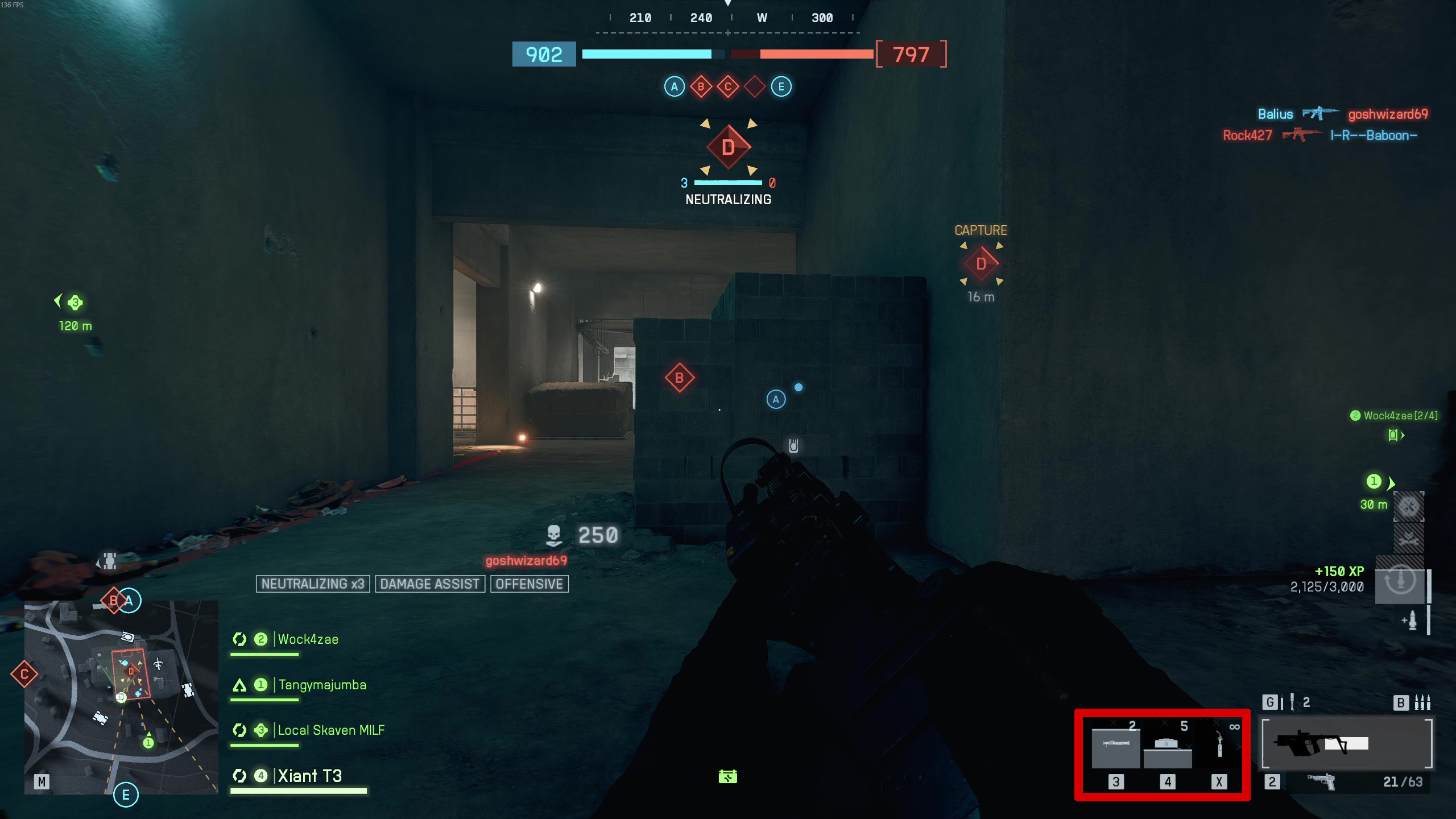Image resolution: width=1456 pixels, height=819 pixels.
Task: Select squad member Xiant T3
Action: point(309,776)
